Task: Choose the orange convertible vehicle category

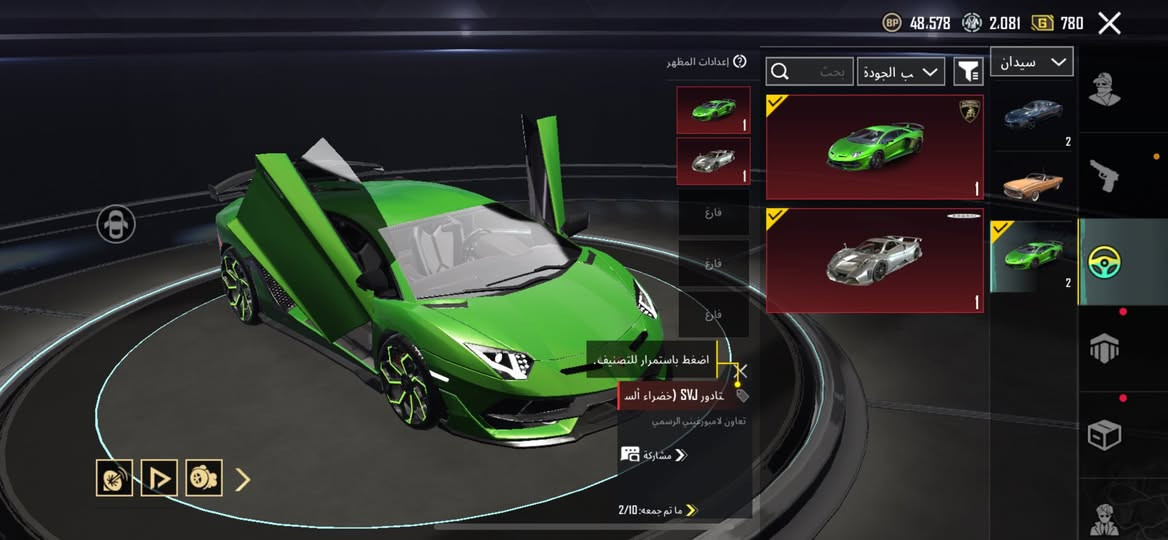Action: [1033, 184]
